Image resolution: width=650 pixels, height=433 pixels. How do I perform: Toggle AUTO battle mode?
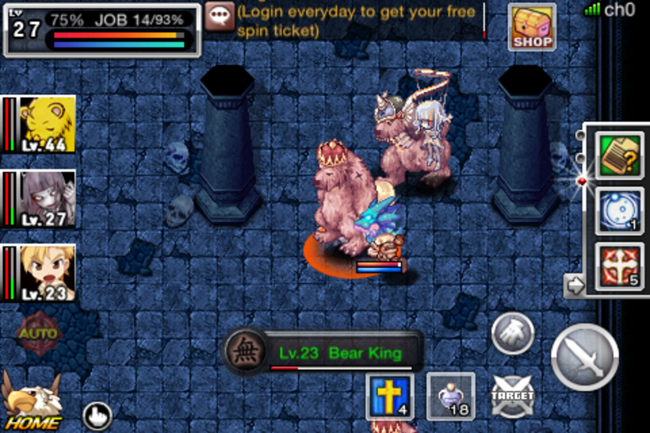[x=37, y=332]
